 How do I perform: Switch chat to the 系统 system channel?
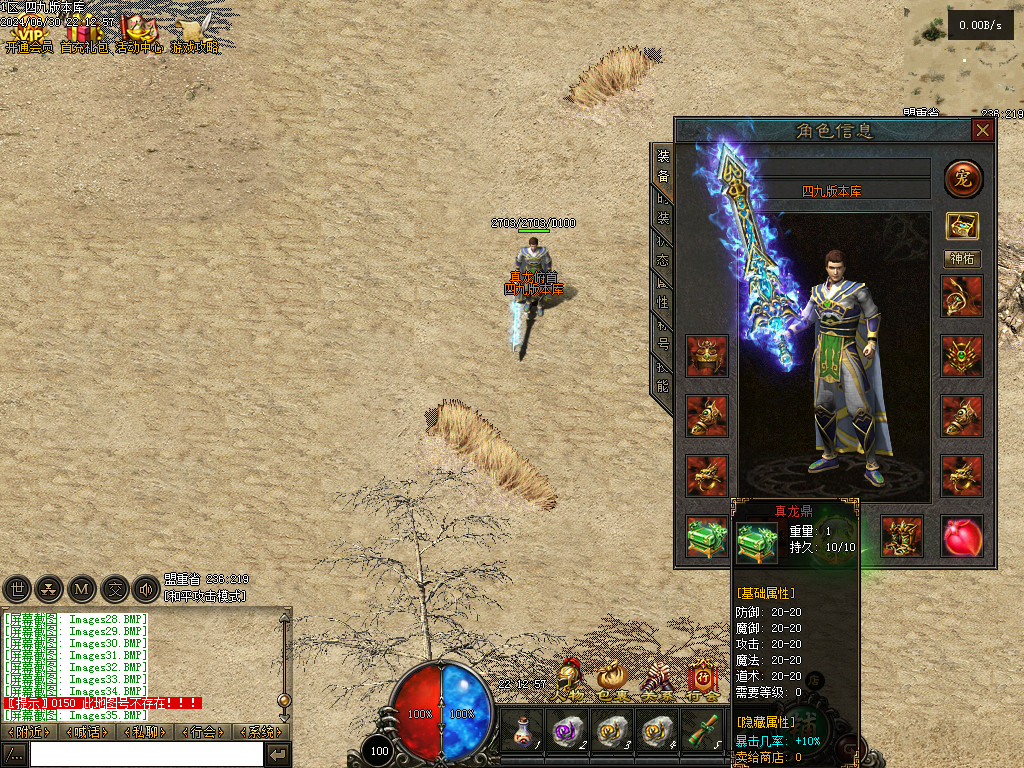point(260,732)
